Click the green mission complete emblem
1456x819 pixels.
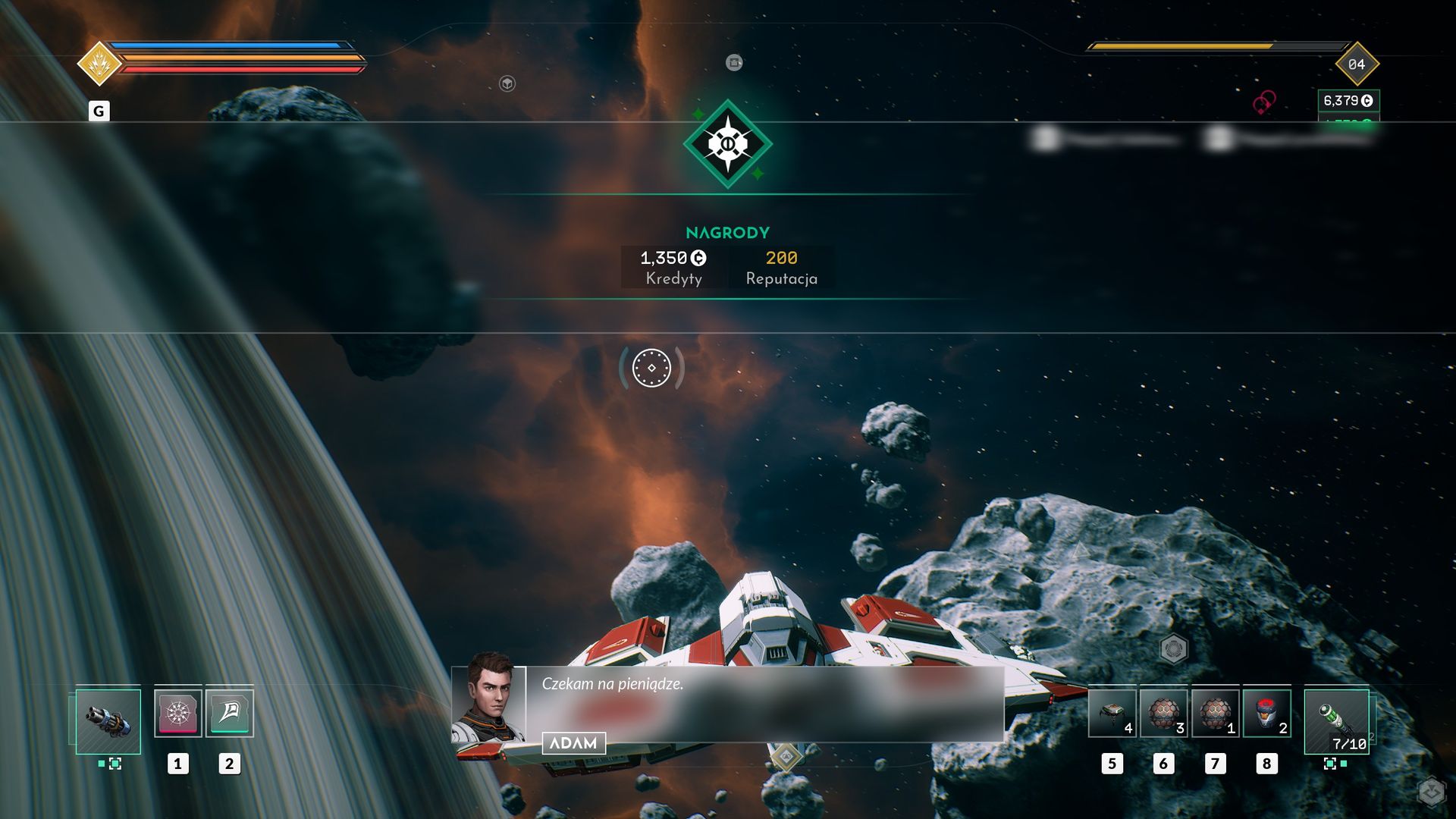click(x=728, y=144)
